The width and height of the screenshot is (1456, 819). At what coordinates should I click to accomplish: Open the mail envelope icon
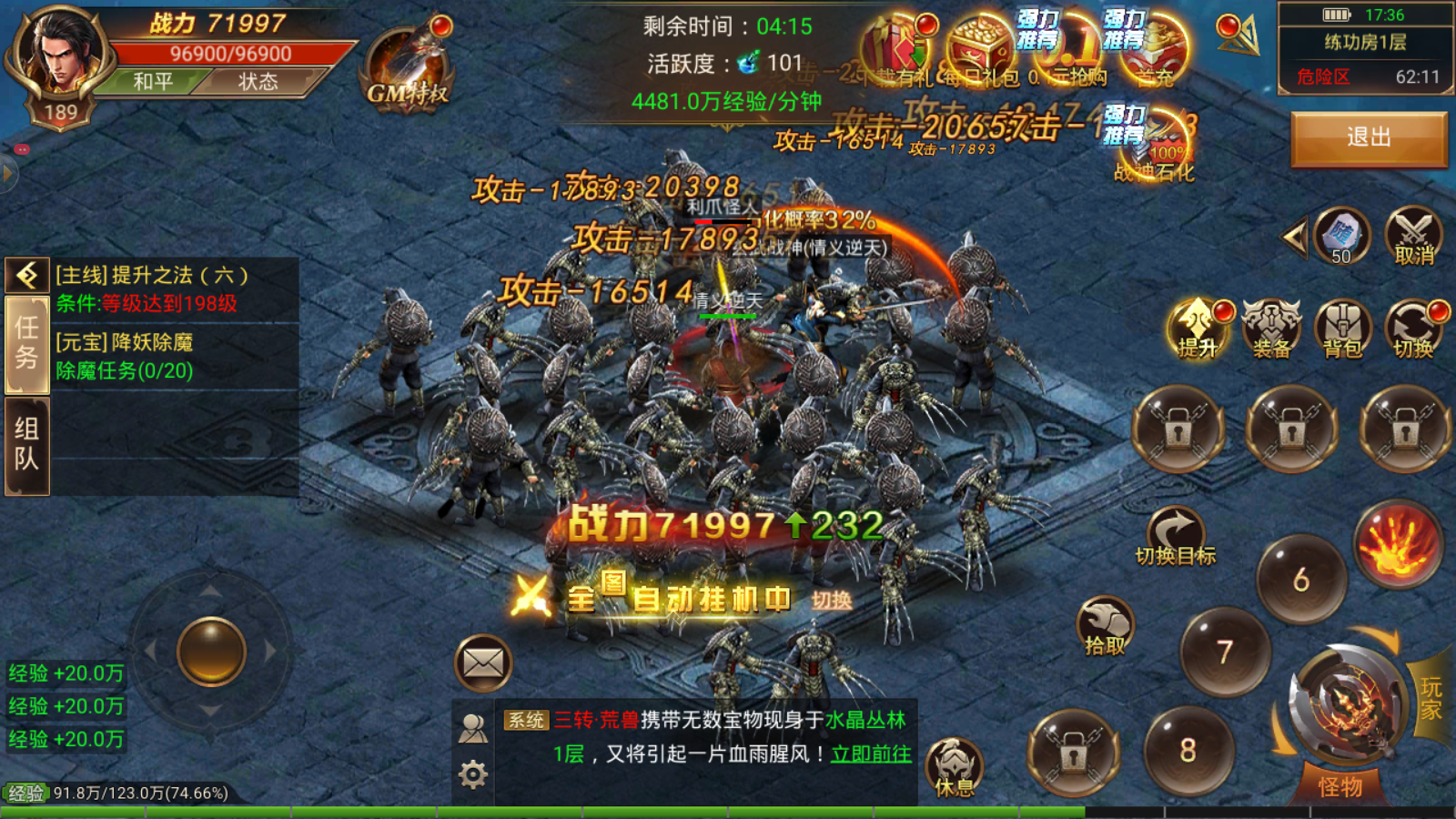pyautogui.click(x=482, y=662)
